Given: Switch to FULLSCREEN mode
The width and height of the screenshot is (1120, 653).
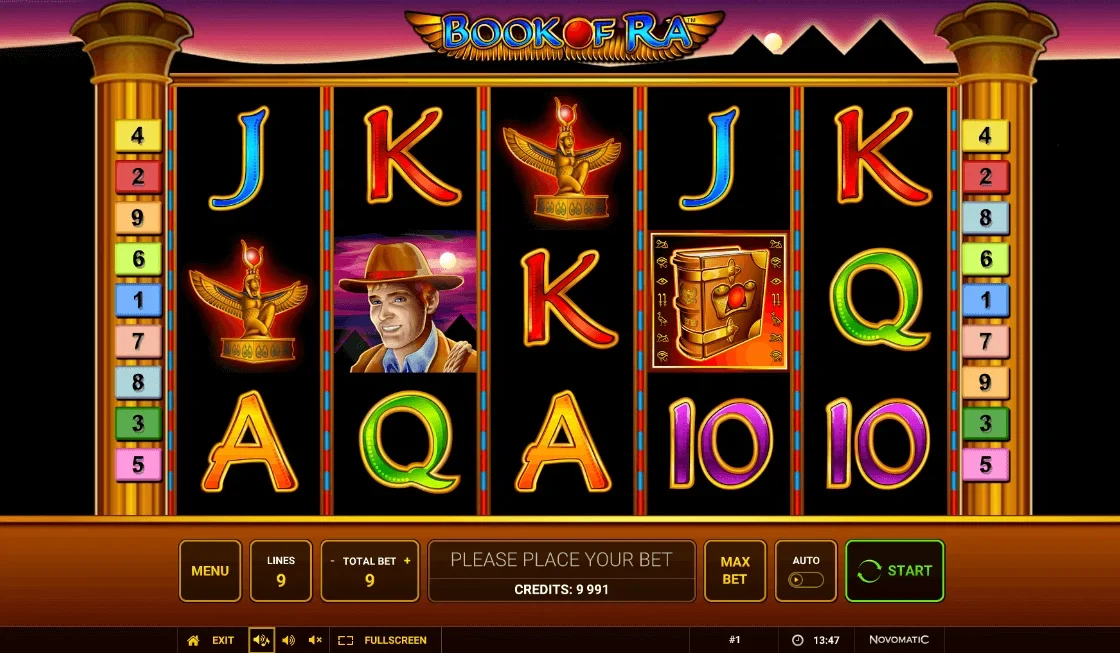Looking at the screenshot, I should tap(383, 640).
